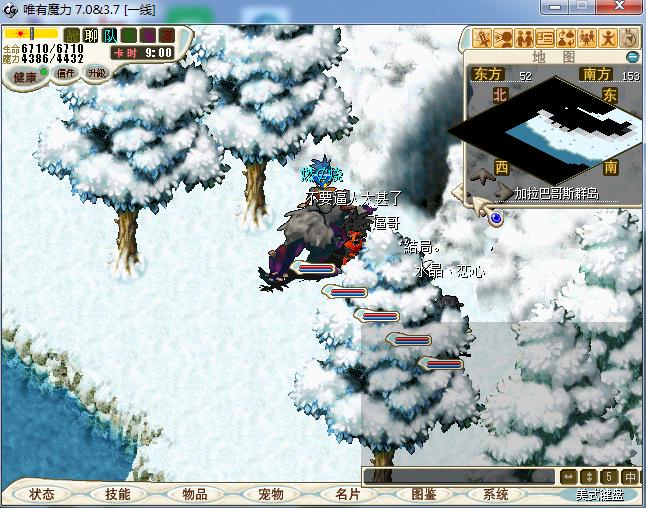
Task: Click the chat input field
Action: 458,476
